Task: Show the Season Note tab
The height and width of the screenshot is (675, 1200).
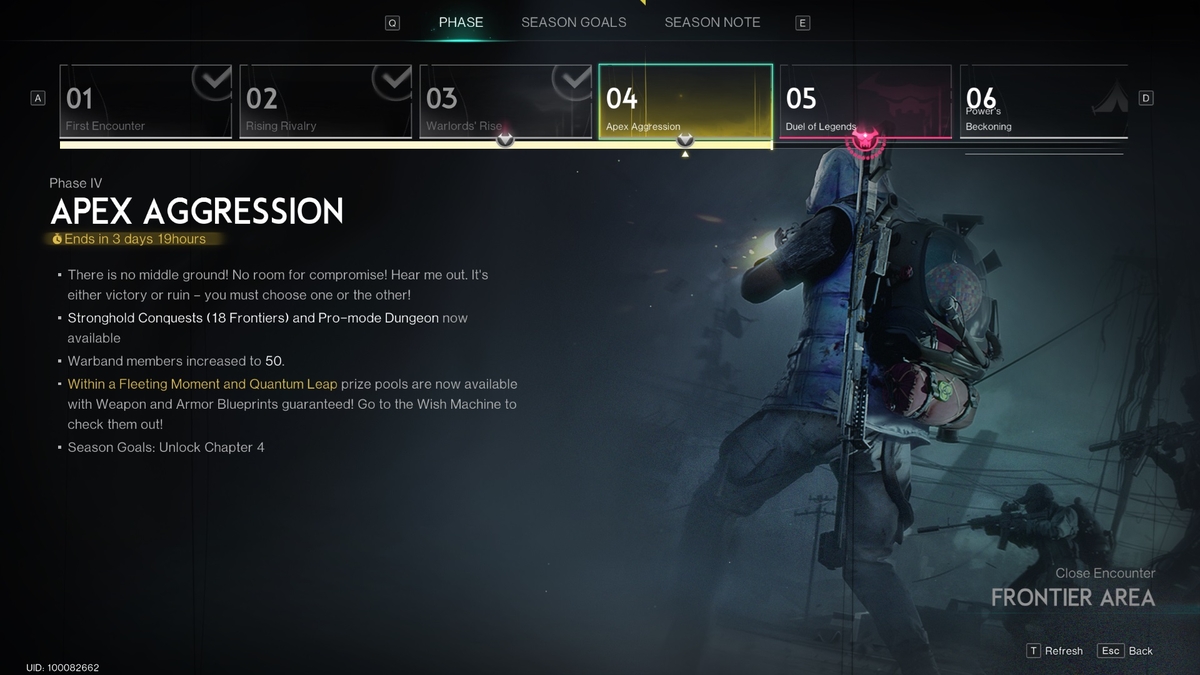Action: tap(712, 22)
